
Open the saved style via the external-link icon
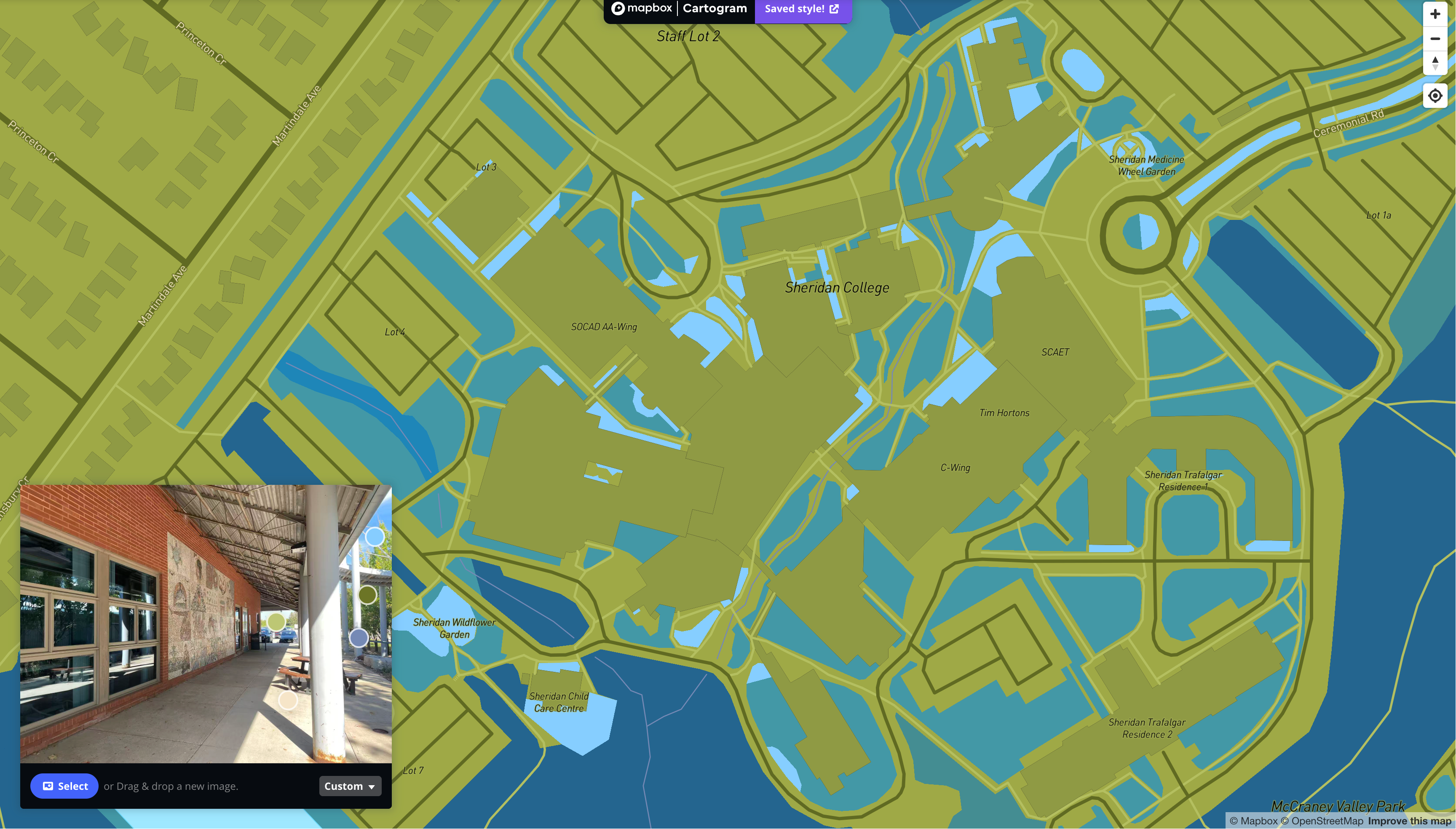pos(835,8)
